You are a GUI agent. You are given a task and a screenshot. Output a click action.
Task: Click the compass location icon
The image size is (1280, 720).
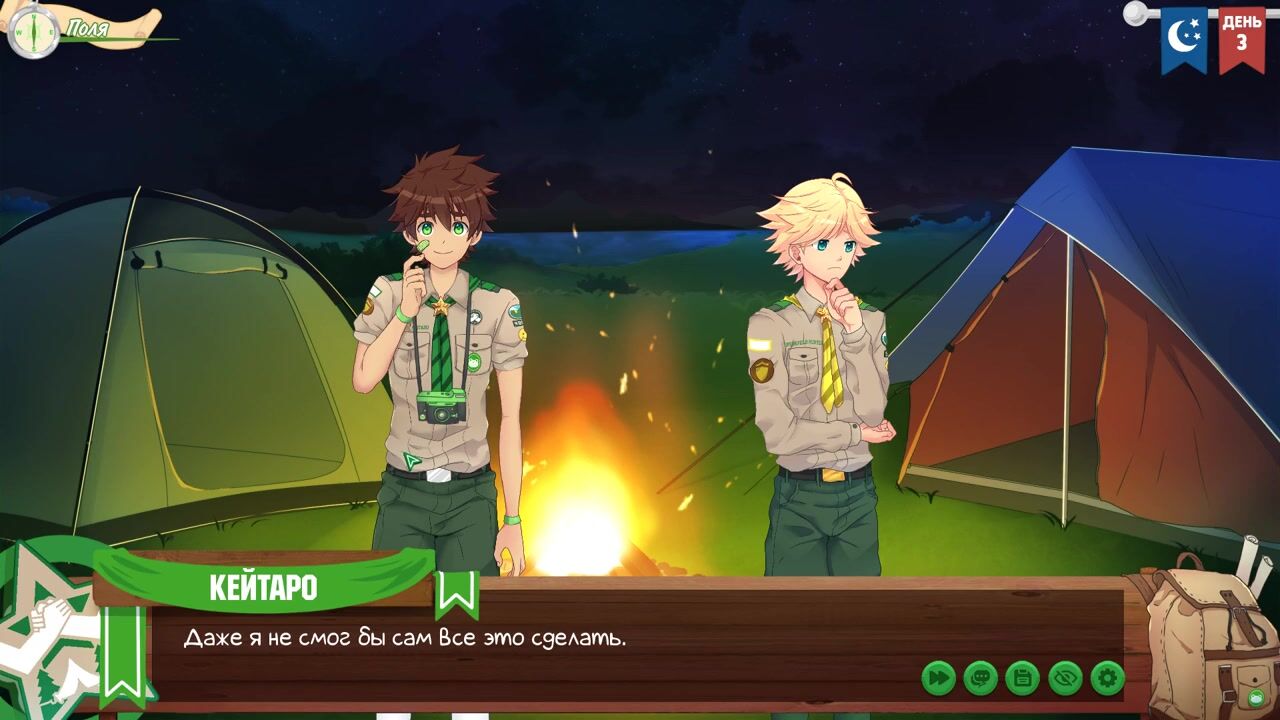(x=33, y=32)
